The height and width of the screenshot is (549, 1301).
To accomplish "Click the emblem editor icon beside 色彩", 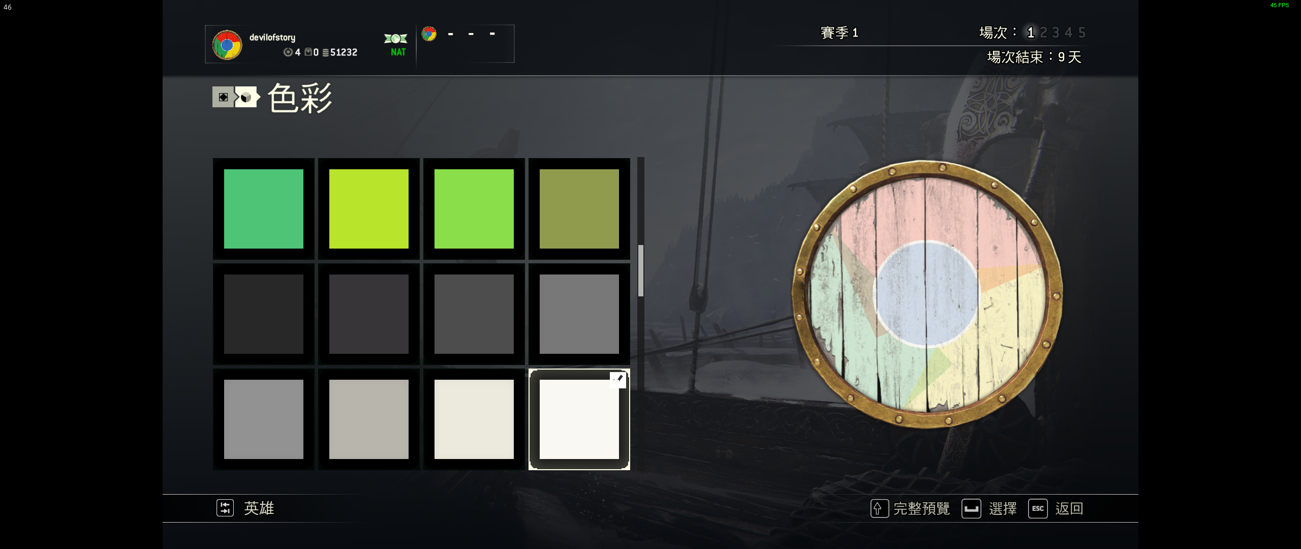I will [x=235, y=97].
